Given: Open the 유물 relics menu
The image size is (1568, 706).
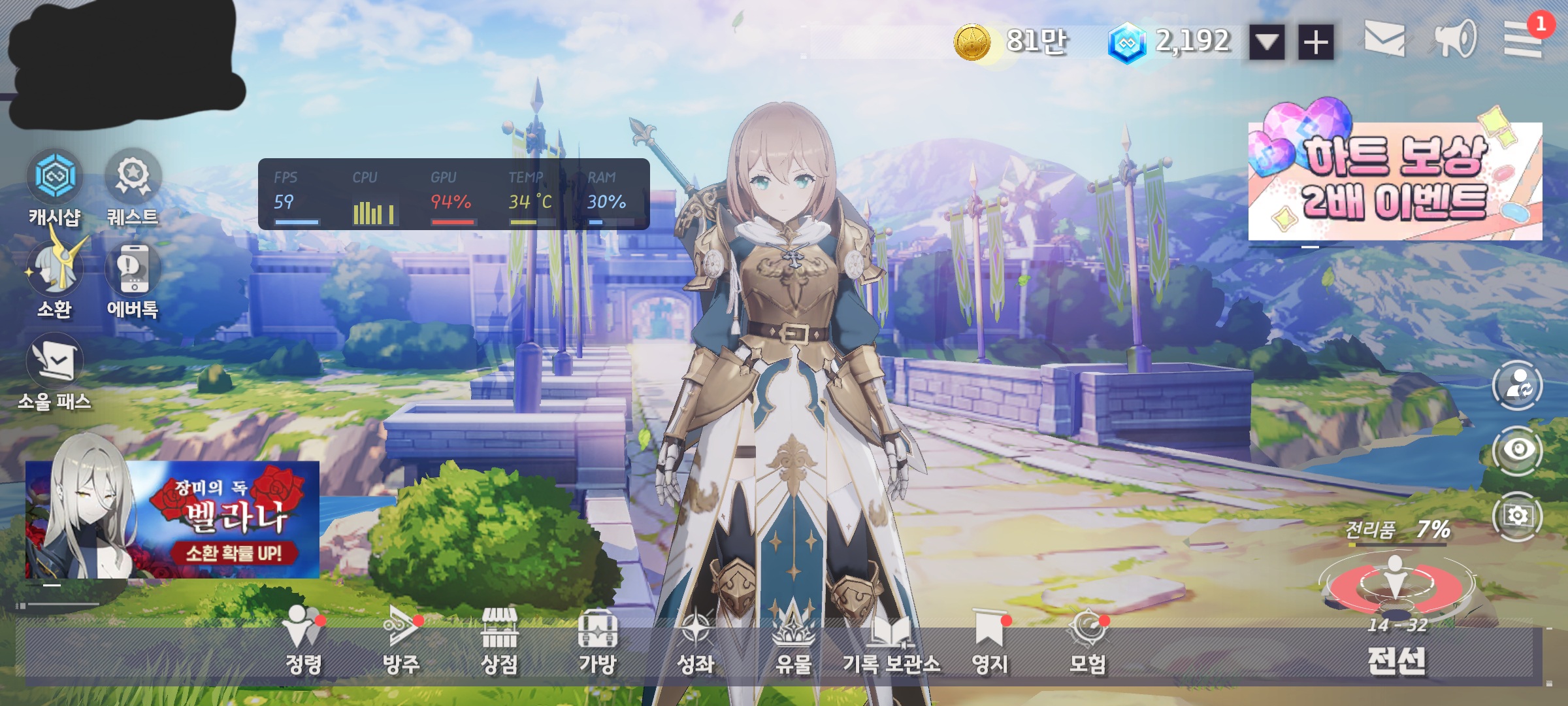Looking at the screenshot, I should tap(793, 644).
